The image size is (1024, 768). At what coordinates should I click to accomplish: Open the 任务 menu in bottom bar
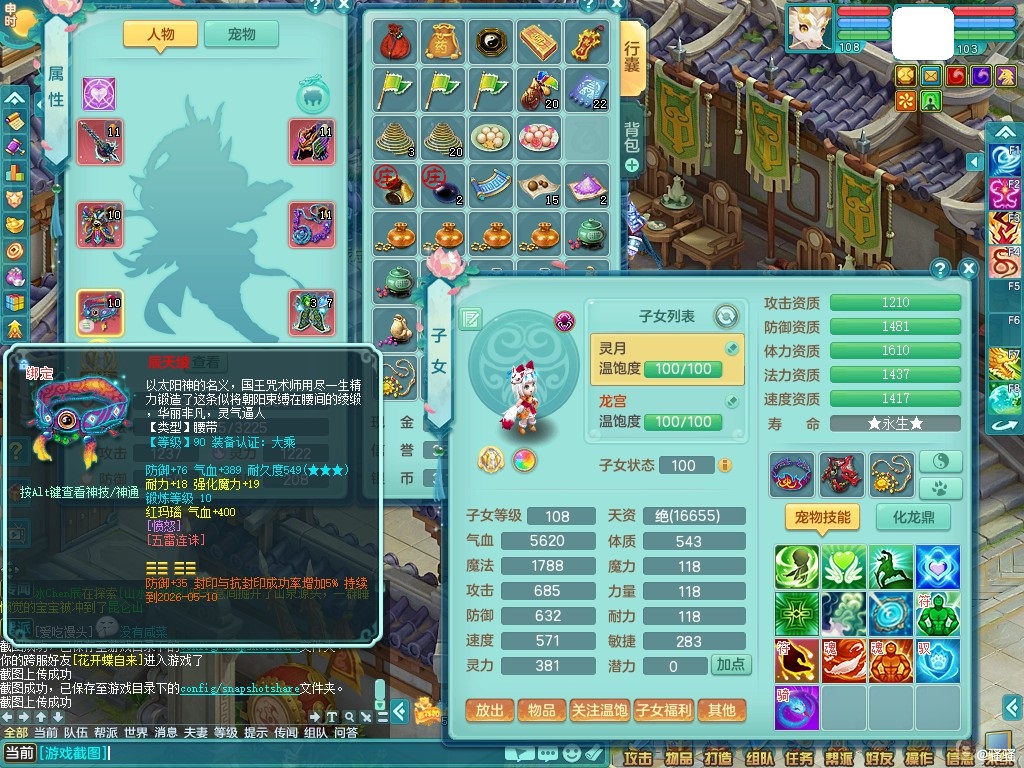[799, 757]
